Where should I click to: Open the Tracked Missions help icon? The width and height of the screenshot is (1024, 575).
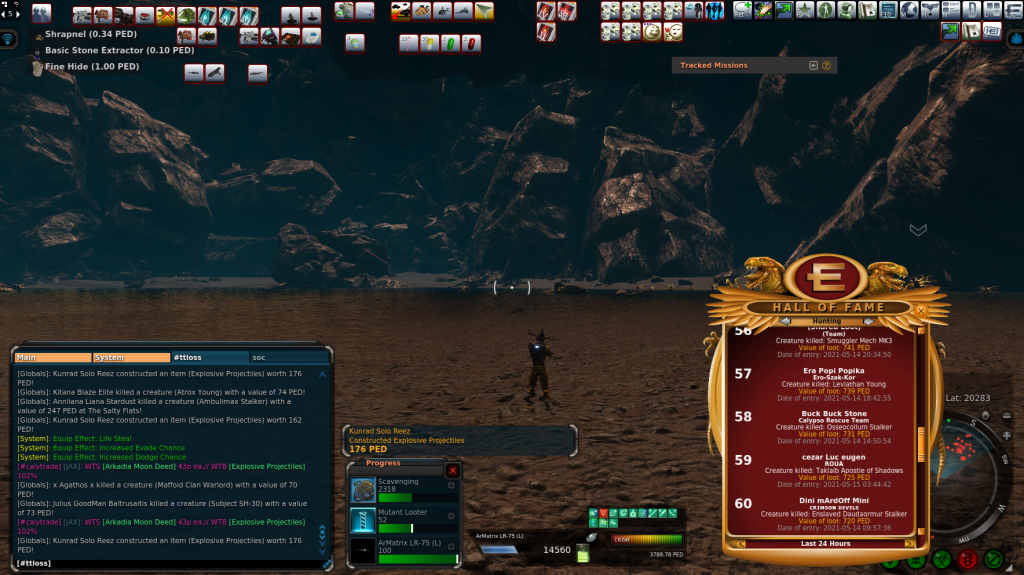(x=827, y=65)
